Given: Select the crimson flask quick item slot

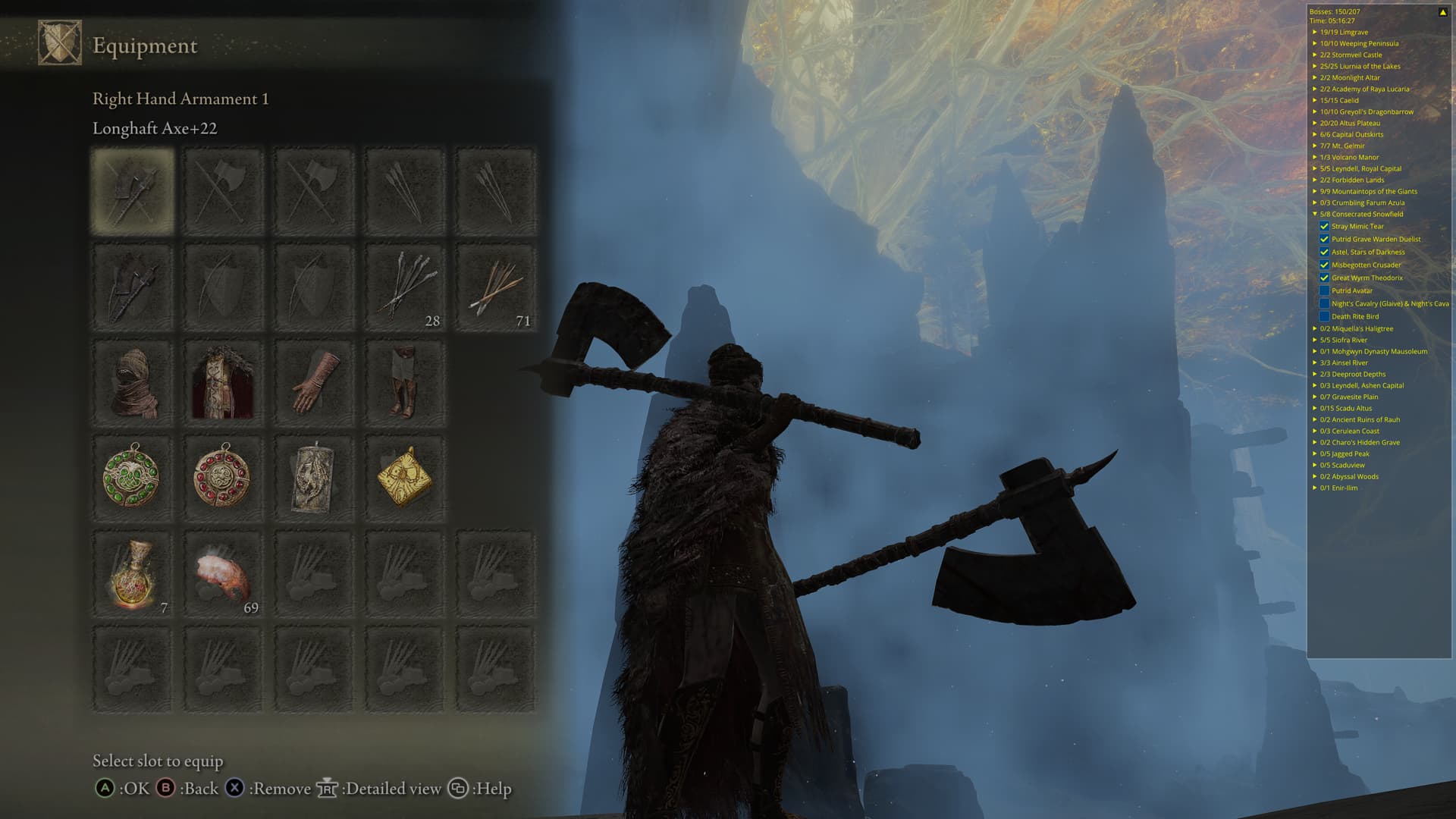Looking at the screenshot, I should click(133, 574).
